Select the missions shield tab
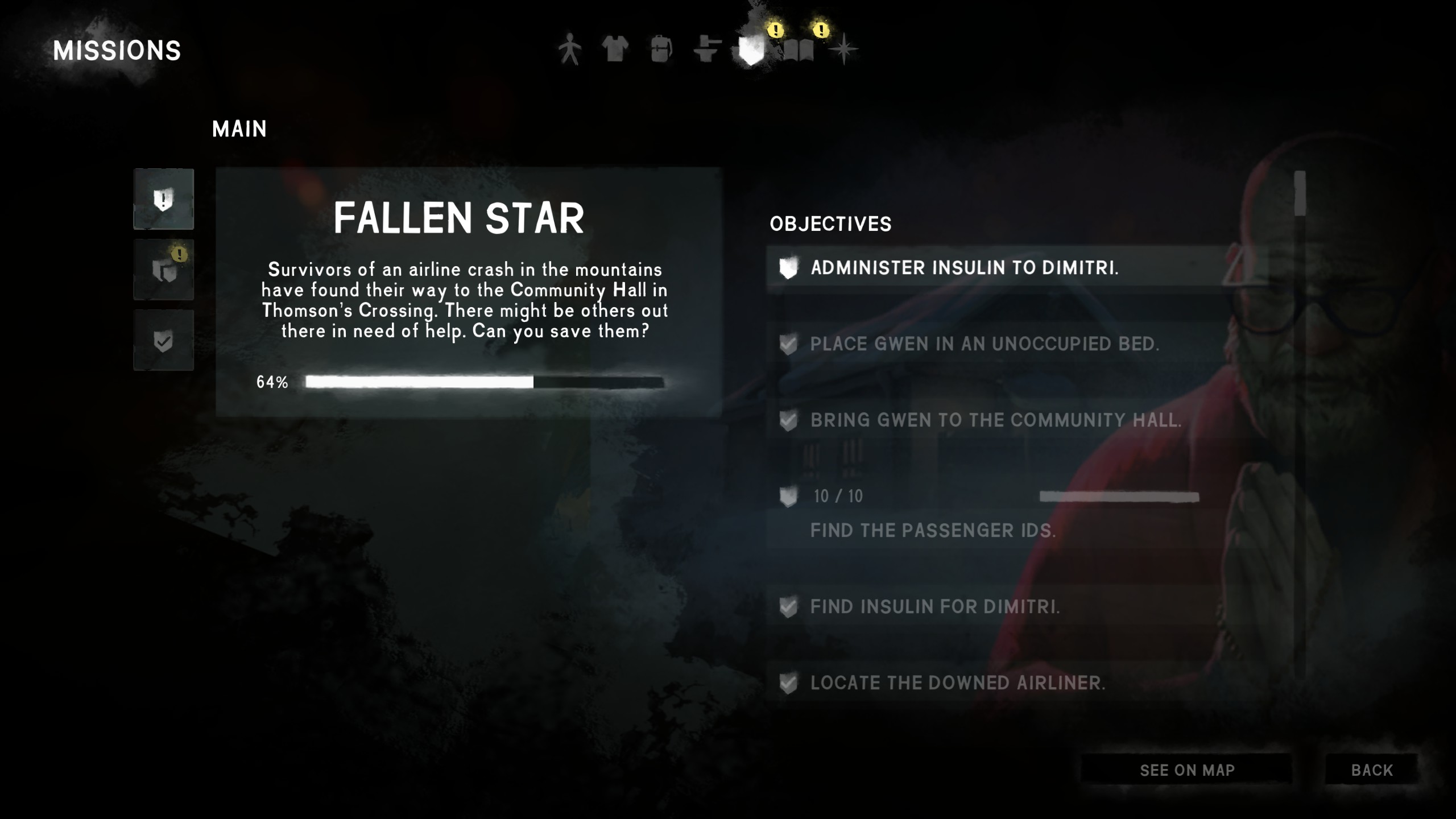The image size is (1456, 819). [x=751, y=50]
